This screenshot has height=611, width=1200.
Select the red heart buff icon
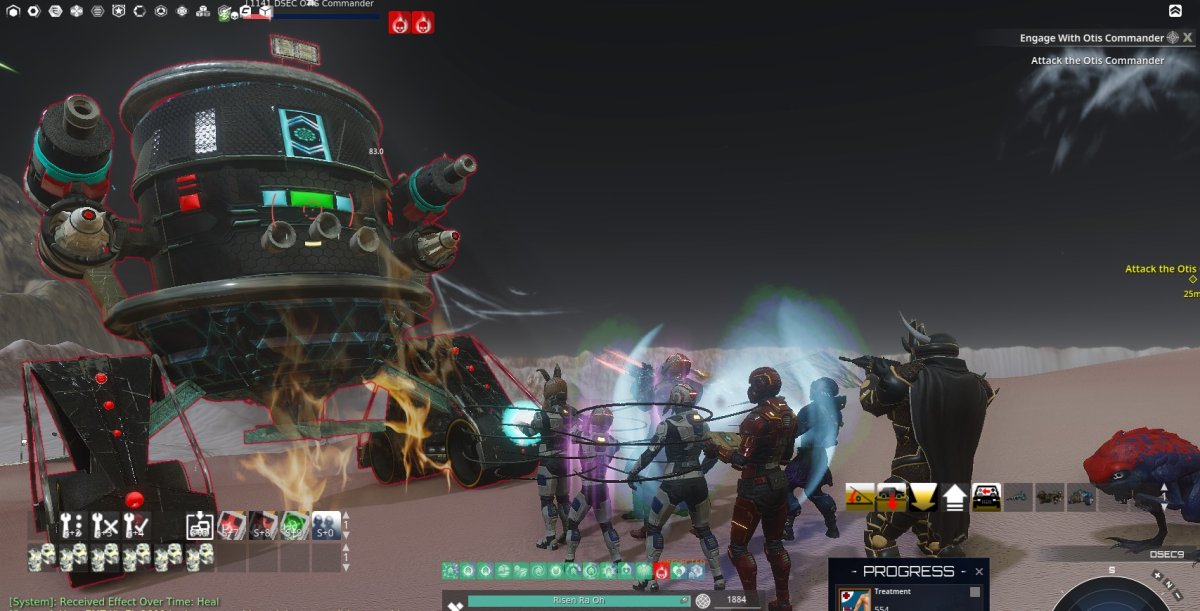661,571
